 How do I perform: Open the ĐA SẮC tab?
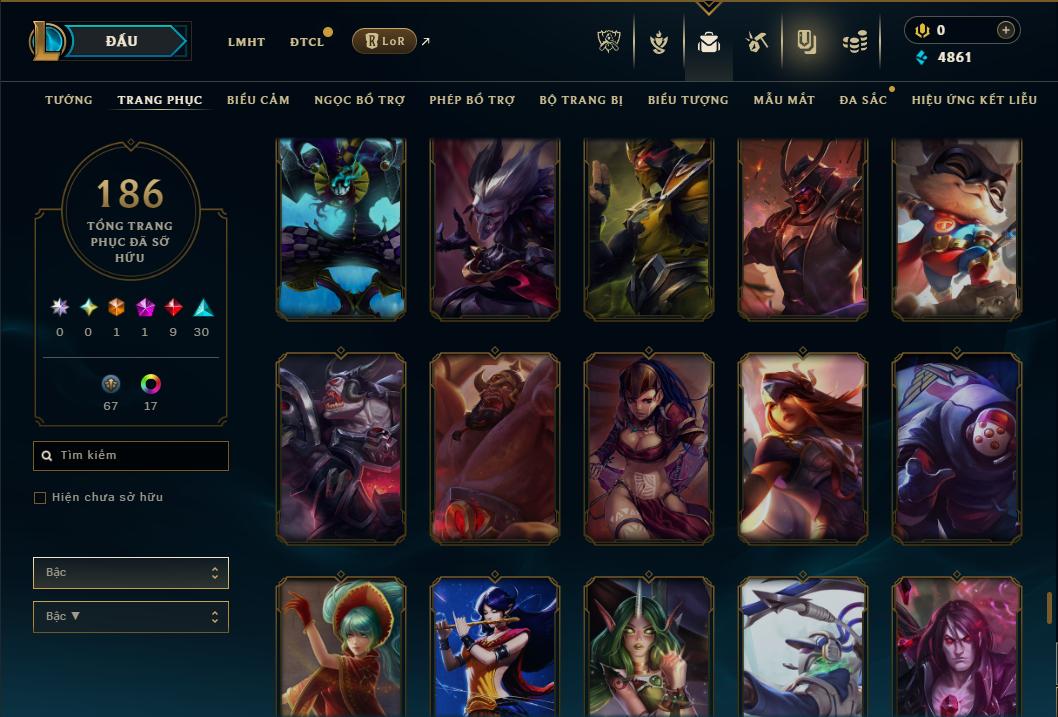[862, 100]
